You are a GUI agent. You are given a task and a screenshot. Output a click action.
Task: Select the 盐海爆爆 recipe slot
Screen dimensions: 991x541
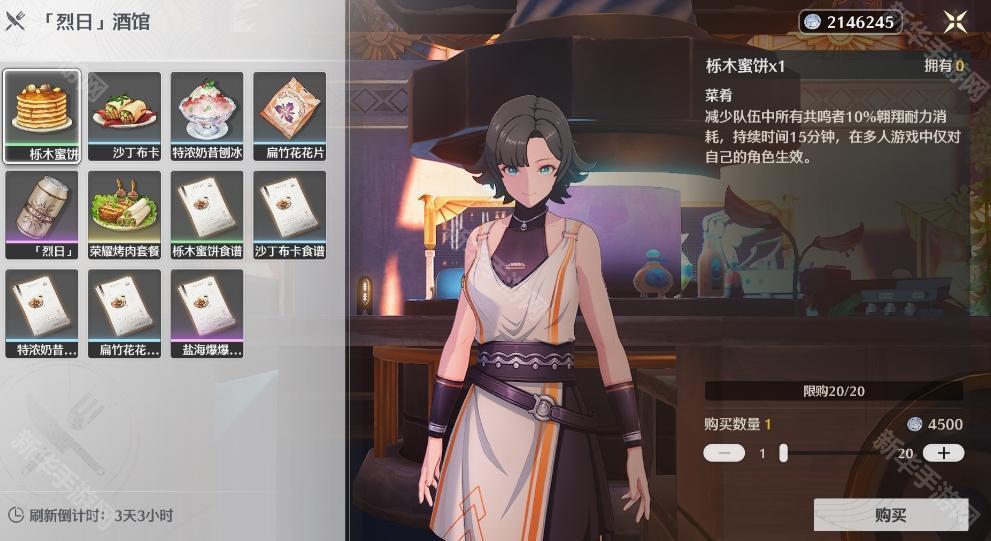207,313
